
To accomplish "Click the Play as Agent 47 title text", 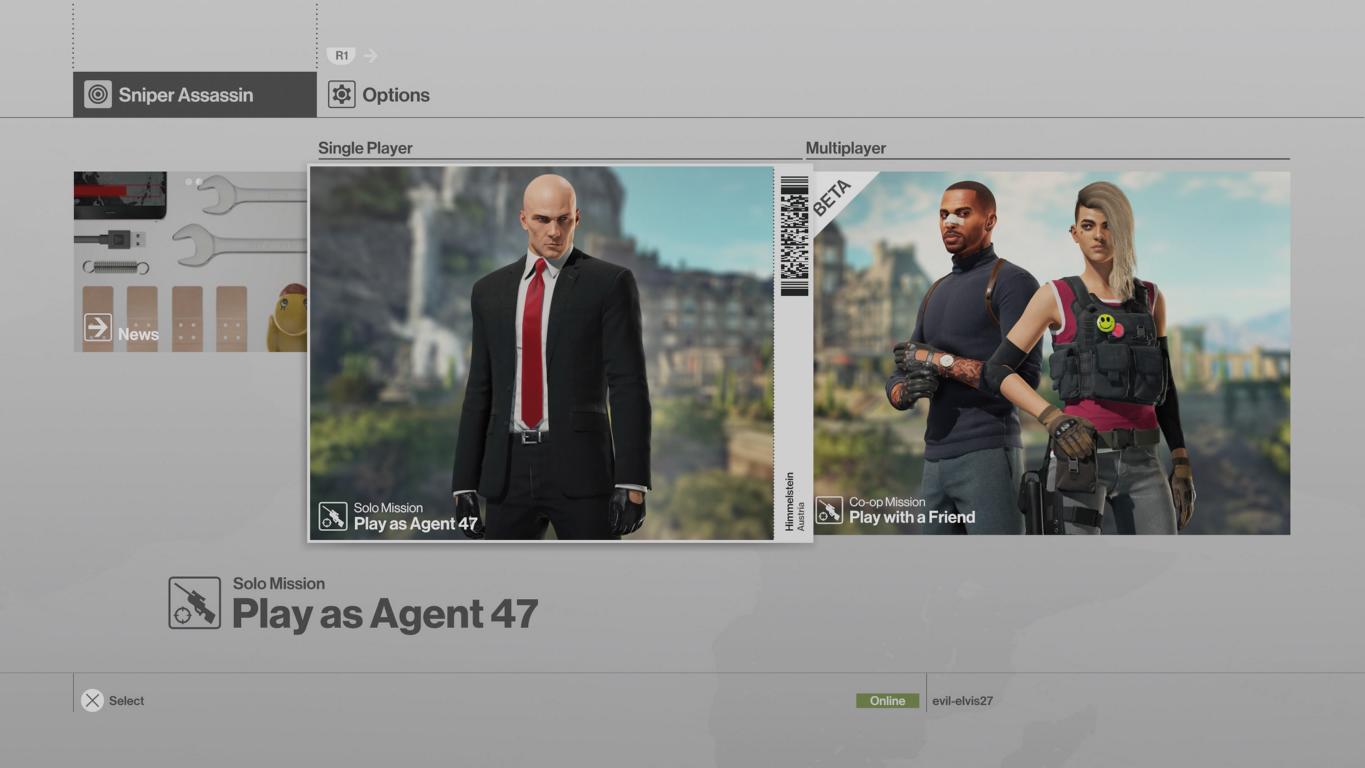I will 384,613.
